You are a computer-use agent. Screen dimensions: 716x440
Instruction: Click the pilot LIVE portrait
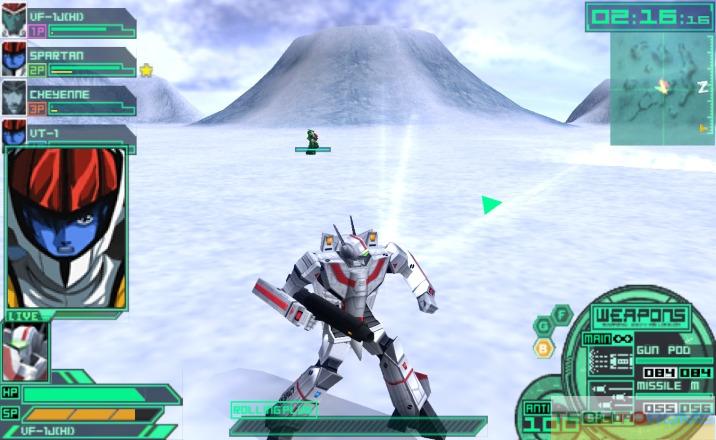click(x=66, y=228)
